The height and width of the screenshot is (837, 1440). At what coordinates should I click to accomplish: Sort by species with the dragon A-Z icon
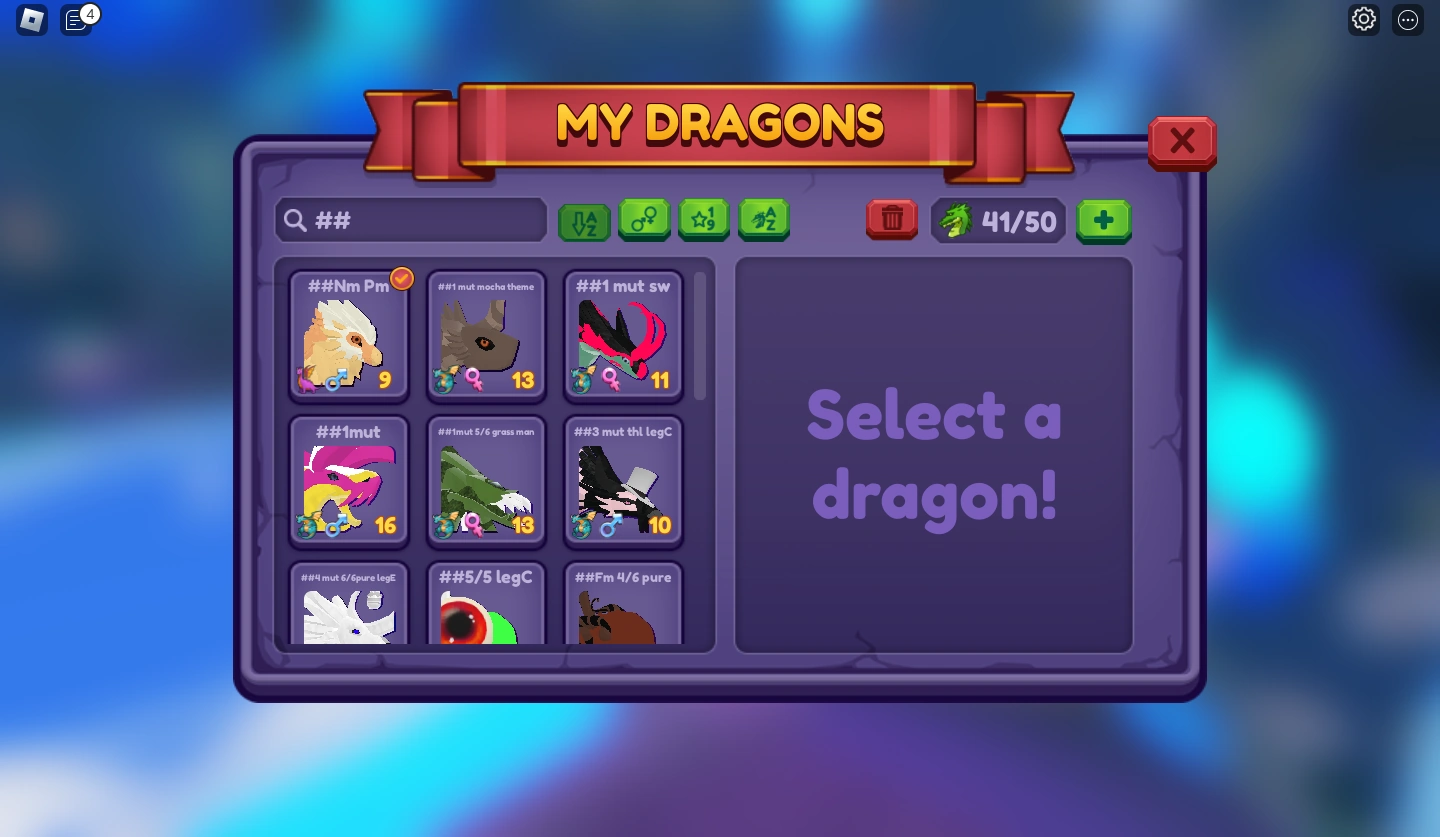(x=764, y=220)
